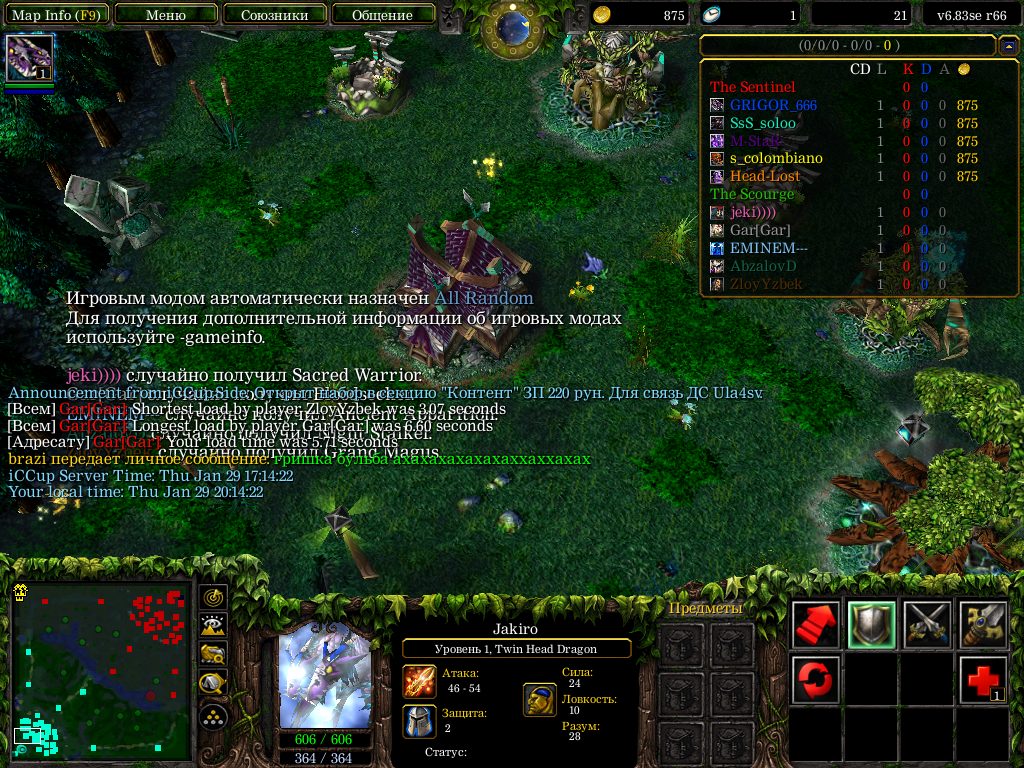The height and width of the screenshot is (768, 1024).
Task: Click the Move command red arrow icon
Action: click(815, 625)
